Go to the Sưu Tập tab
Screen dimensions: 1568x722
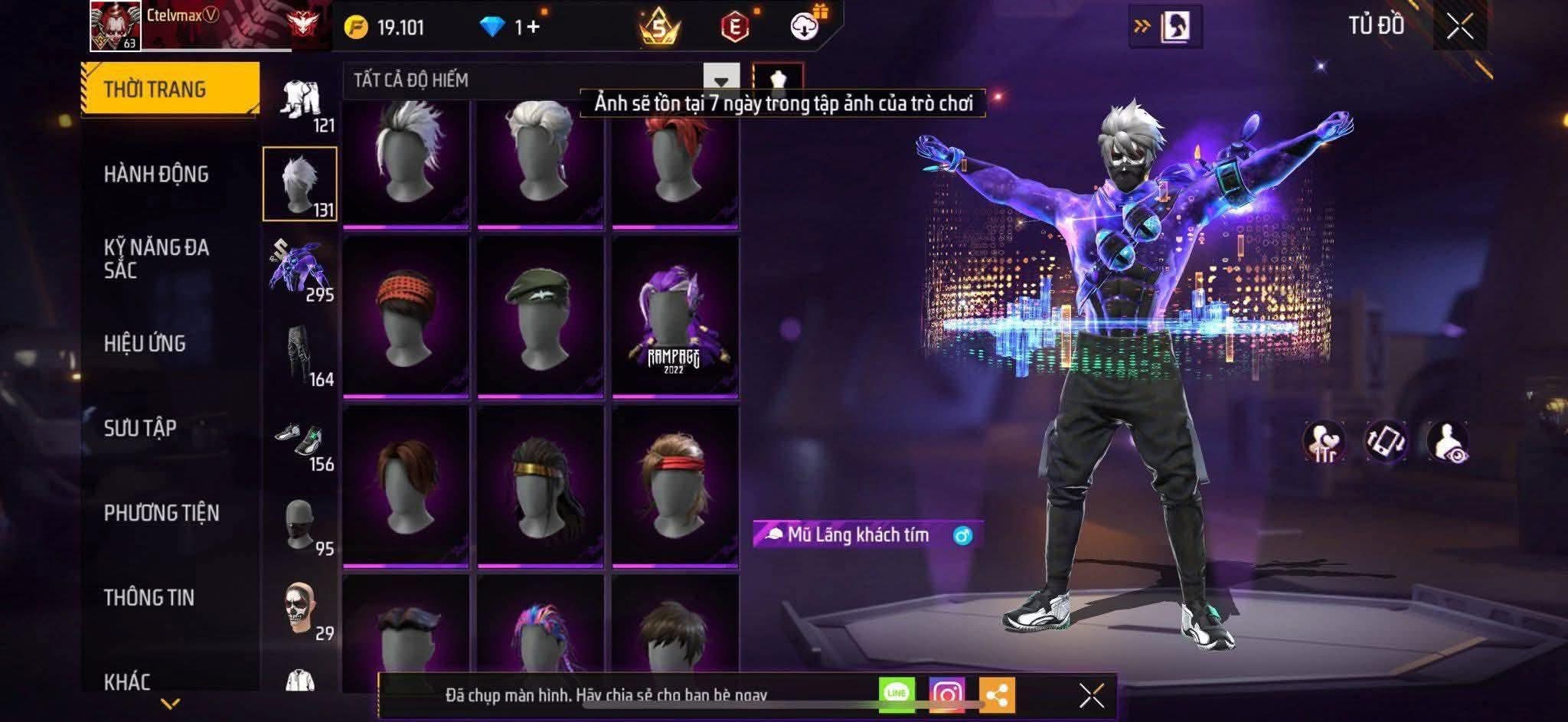click(x=140, y=428)
